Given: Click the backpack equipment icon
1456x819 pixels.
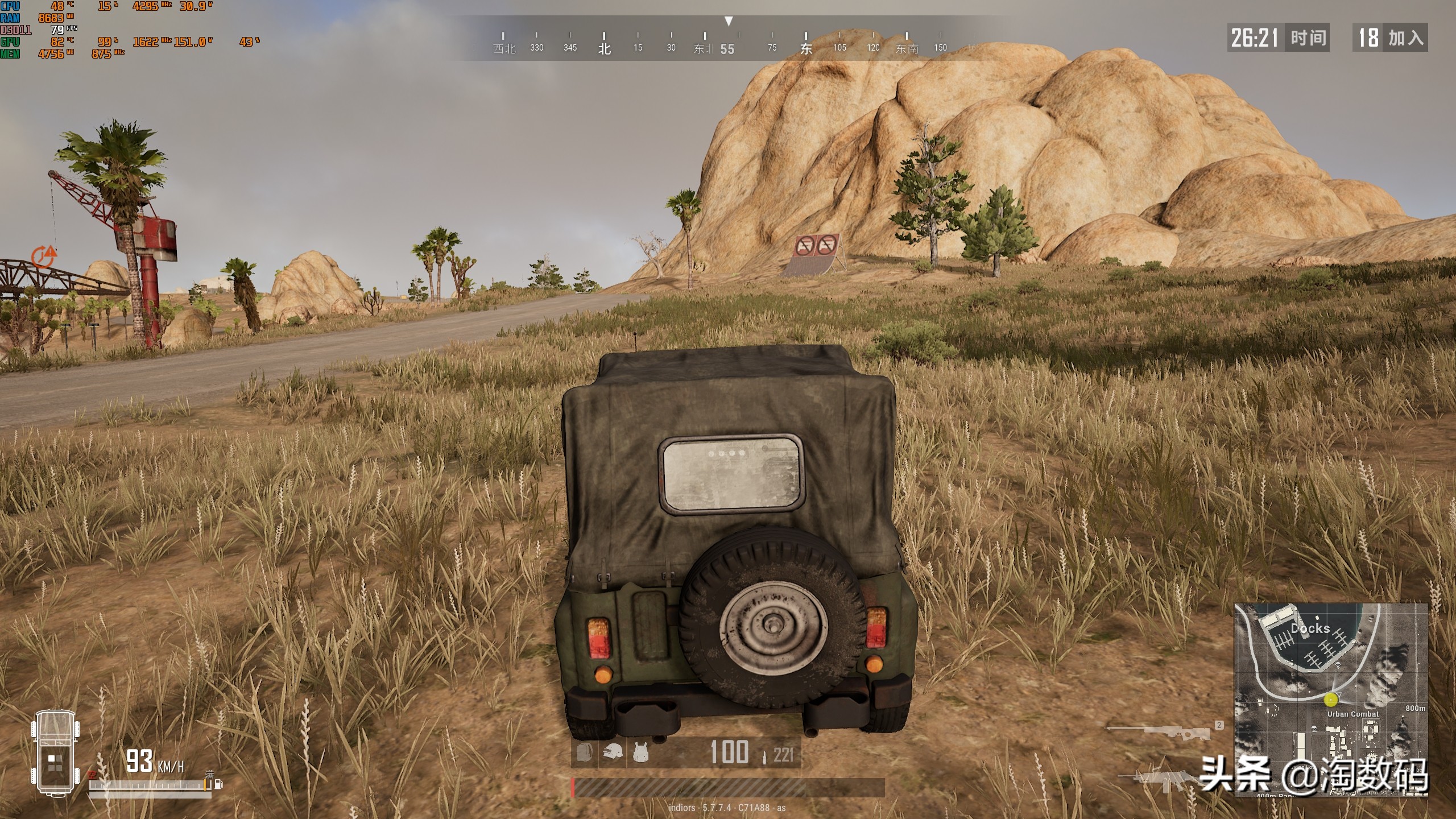Looking at the screenshot, I should pos(584,752).
